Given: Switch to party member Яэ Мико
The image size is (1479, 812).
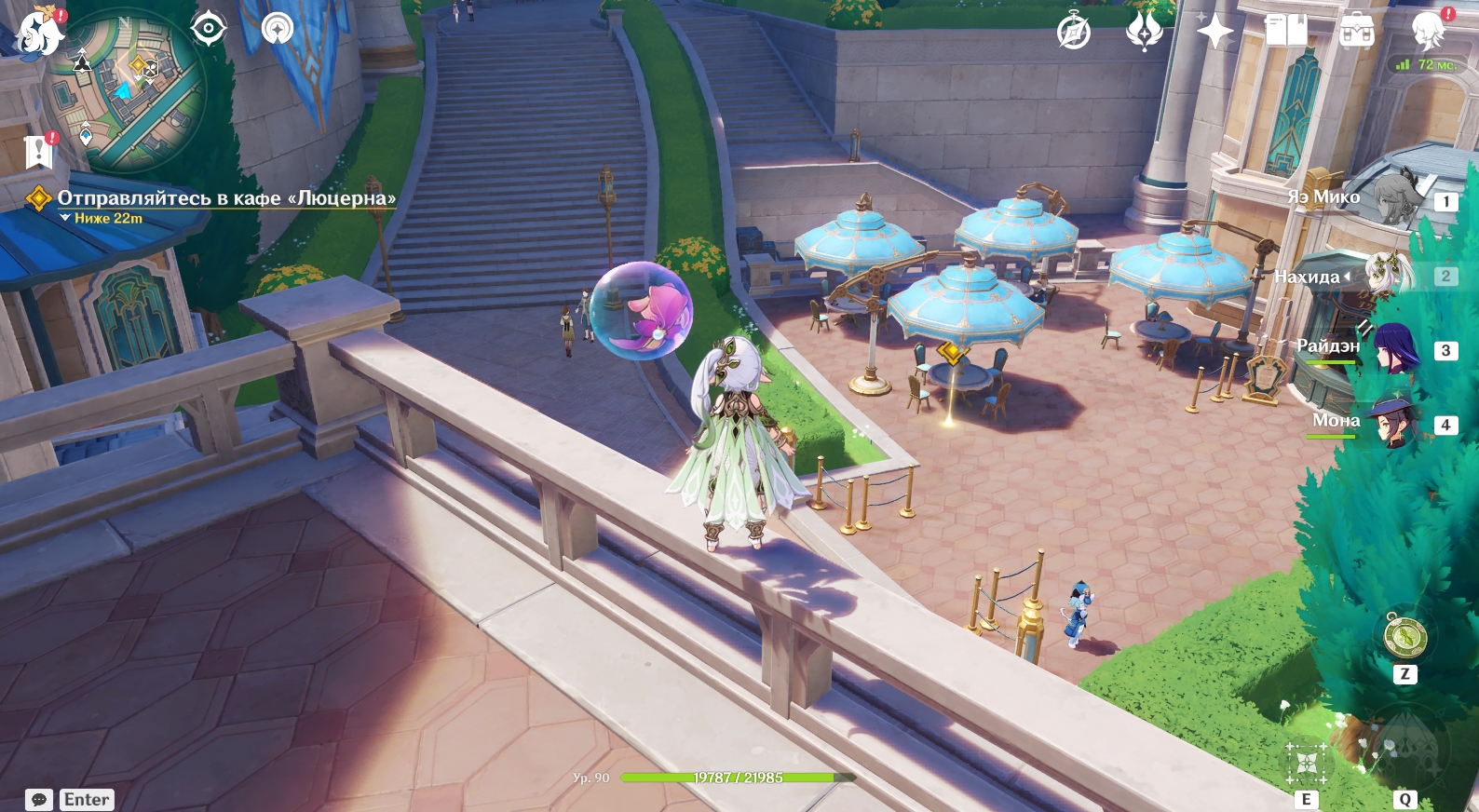Looking at the screenshot, I should pos(1397,197).
